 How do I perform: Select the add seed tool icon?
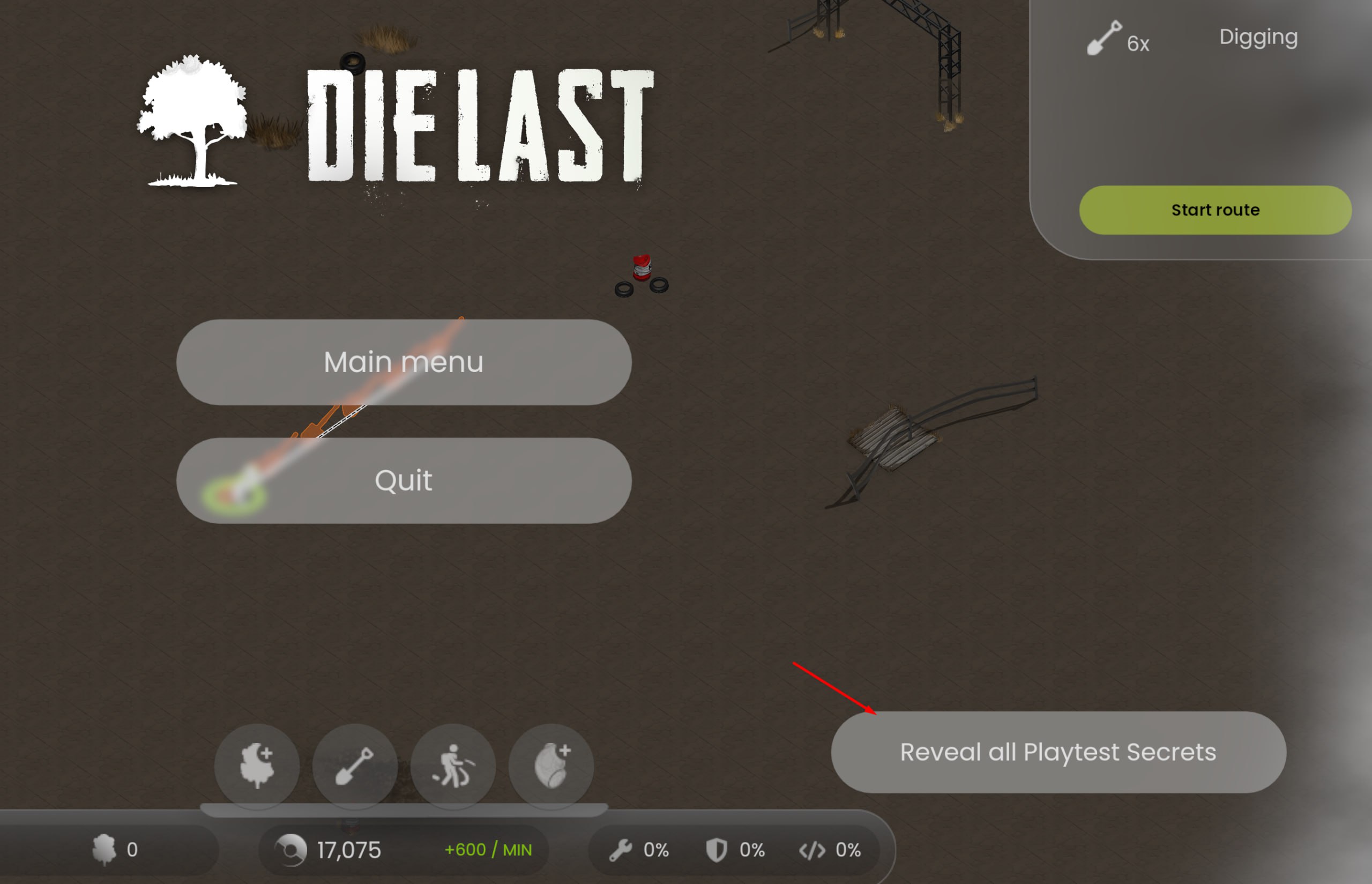[551, 766]
